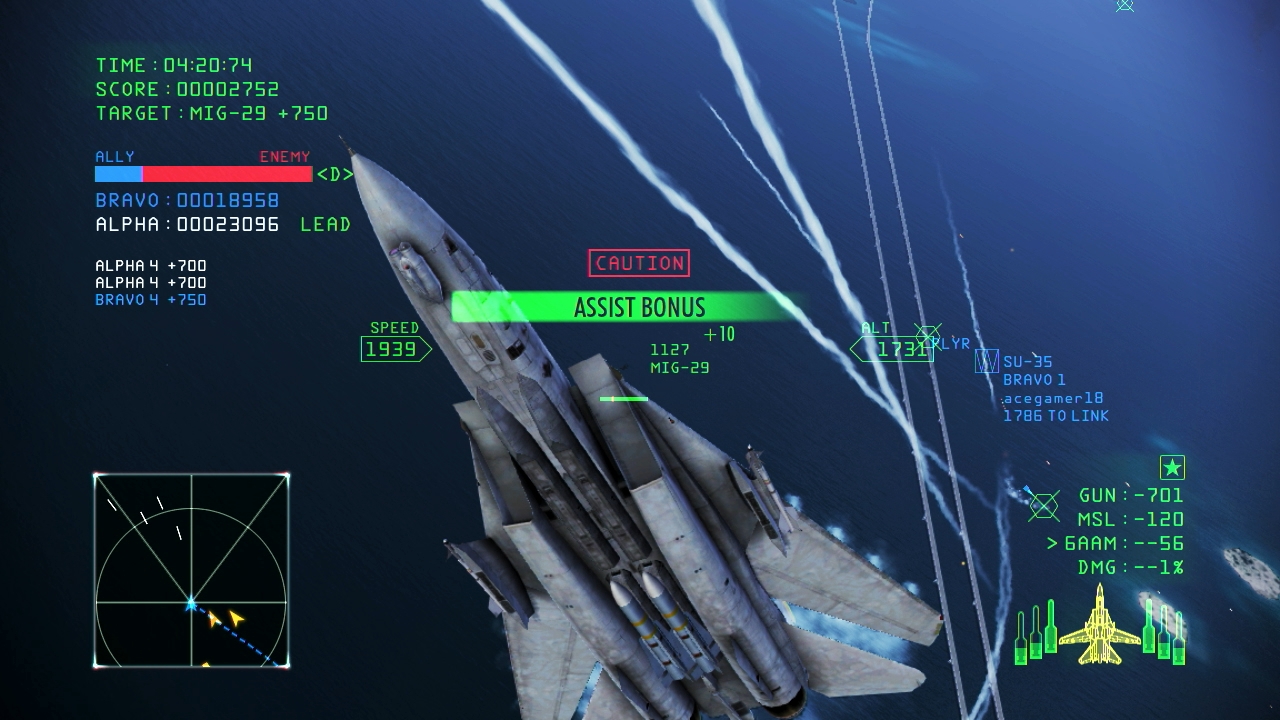Click the green star icon
The width and height of the screenshot is (1280, 720).
[1172, 467]
